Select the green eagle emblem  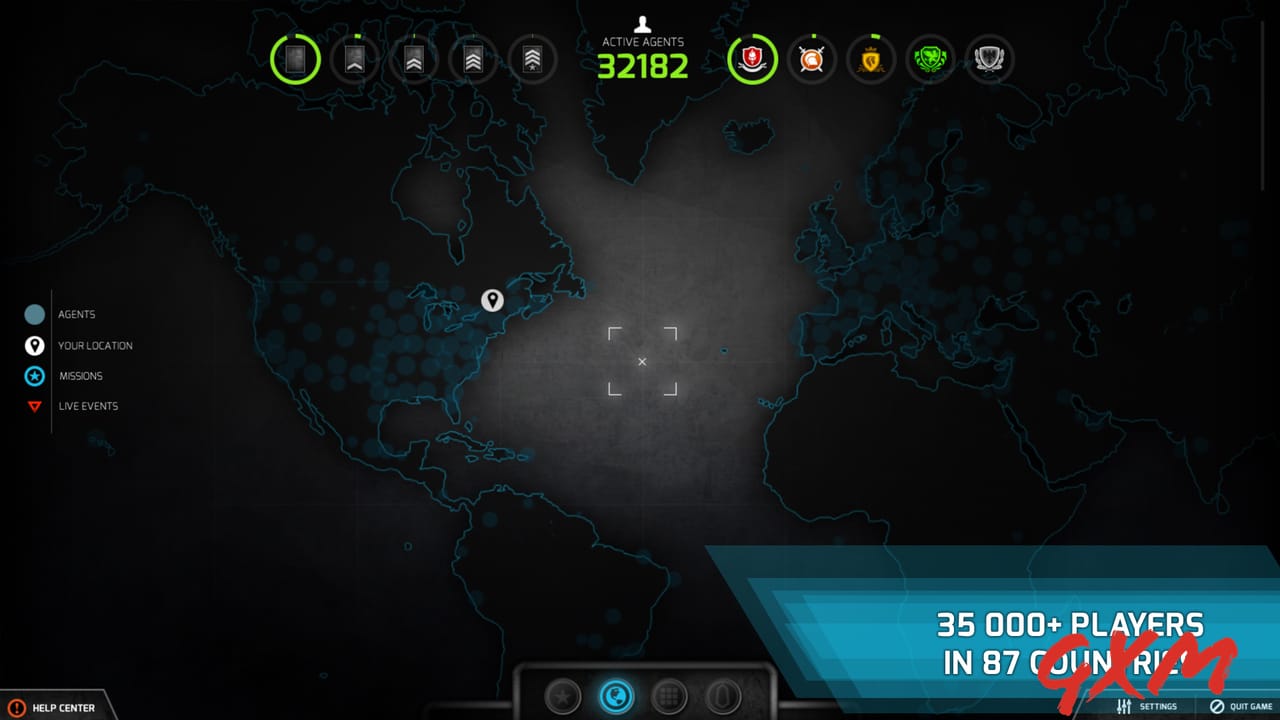pos(930,59)
